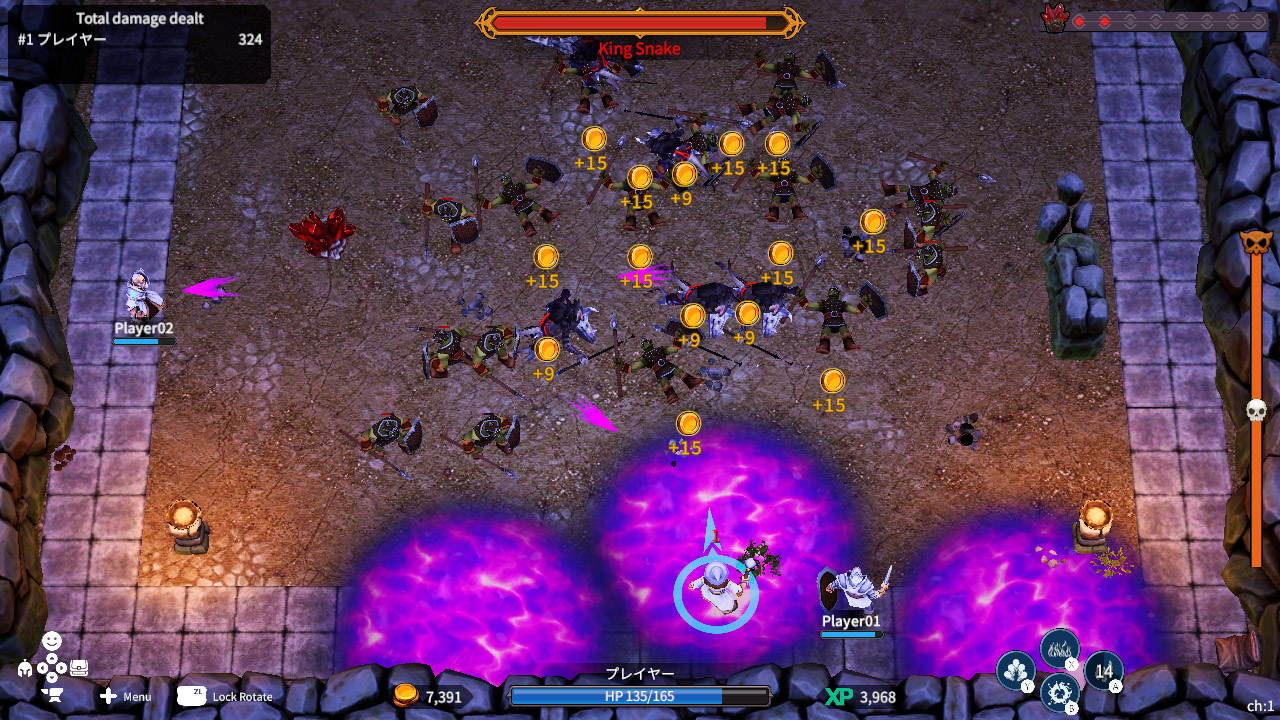
Task: Use the flower bouquet skill on Y
Action: [x=1016, y=670]
